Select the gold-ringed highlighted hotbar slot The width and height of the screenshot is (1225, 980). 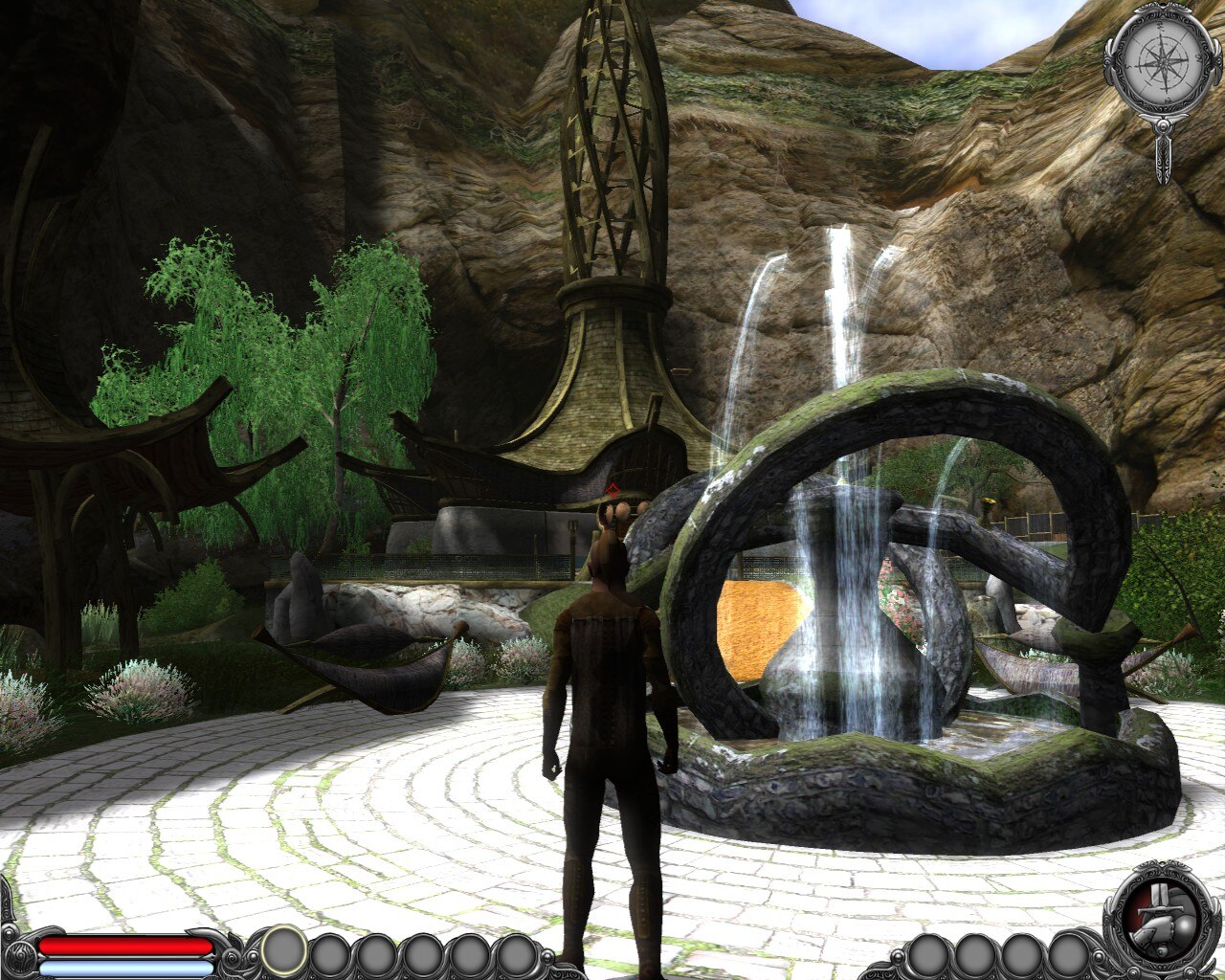click(284, 950)
